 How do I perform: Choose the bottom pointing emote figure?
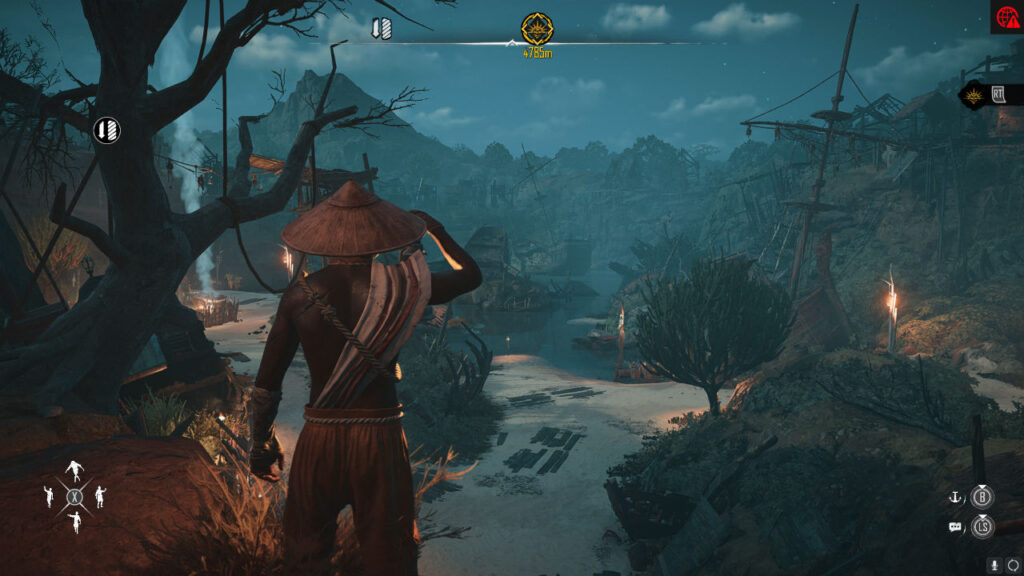click(75, 521)
